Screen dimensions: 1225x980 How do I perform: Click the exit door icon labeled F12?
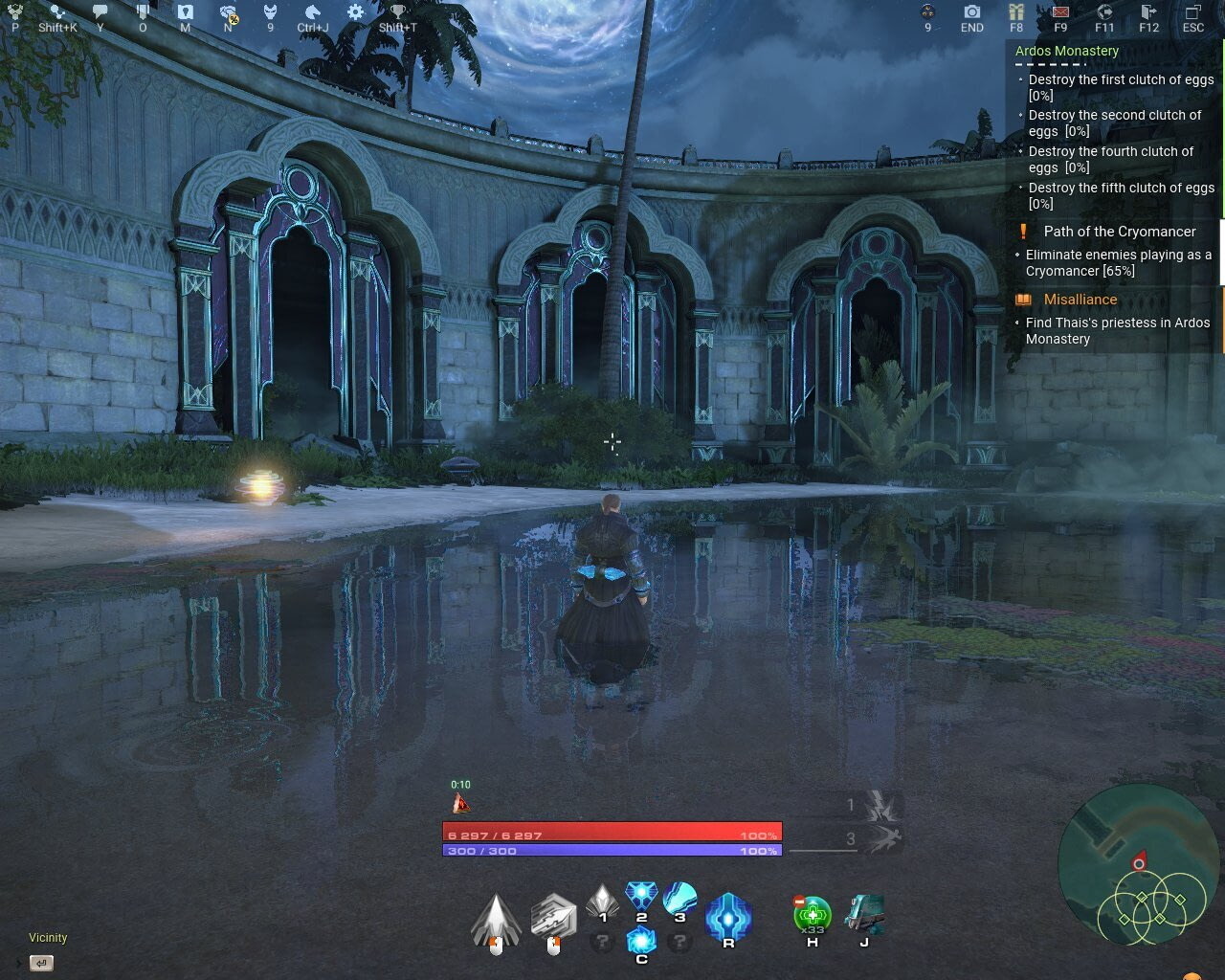click(x=1147, y=13)
